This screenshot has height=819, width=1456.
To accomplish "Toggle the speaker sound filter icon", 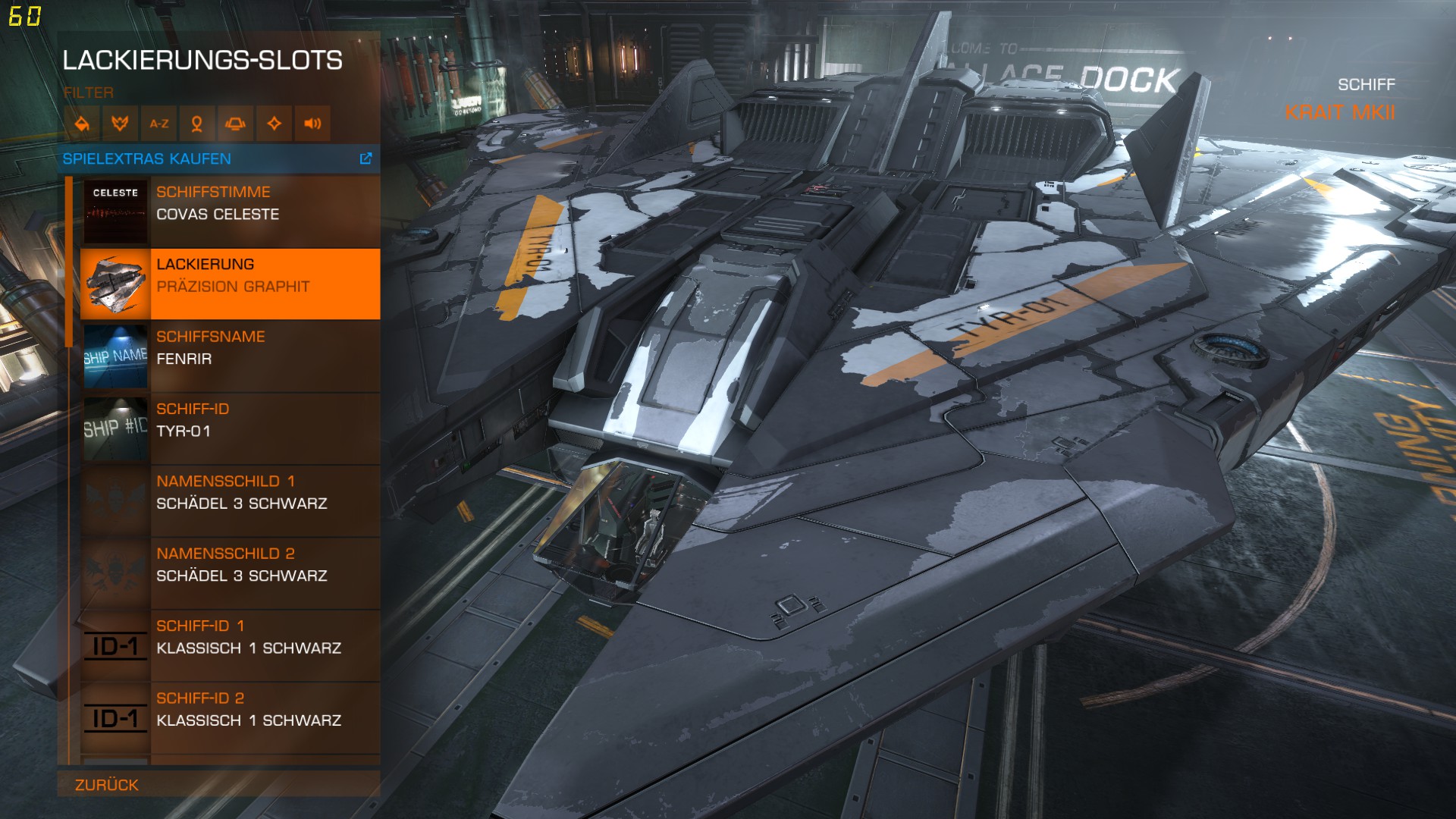I will tap(312, 124).
